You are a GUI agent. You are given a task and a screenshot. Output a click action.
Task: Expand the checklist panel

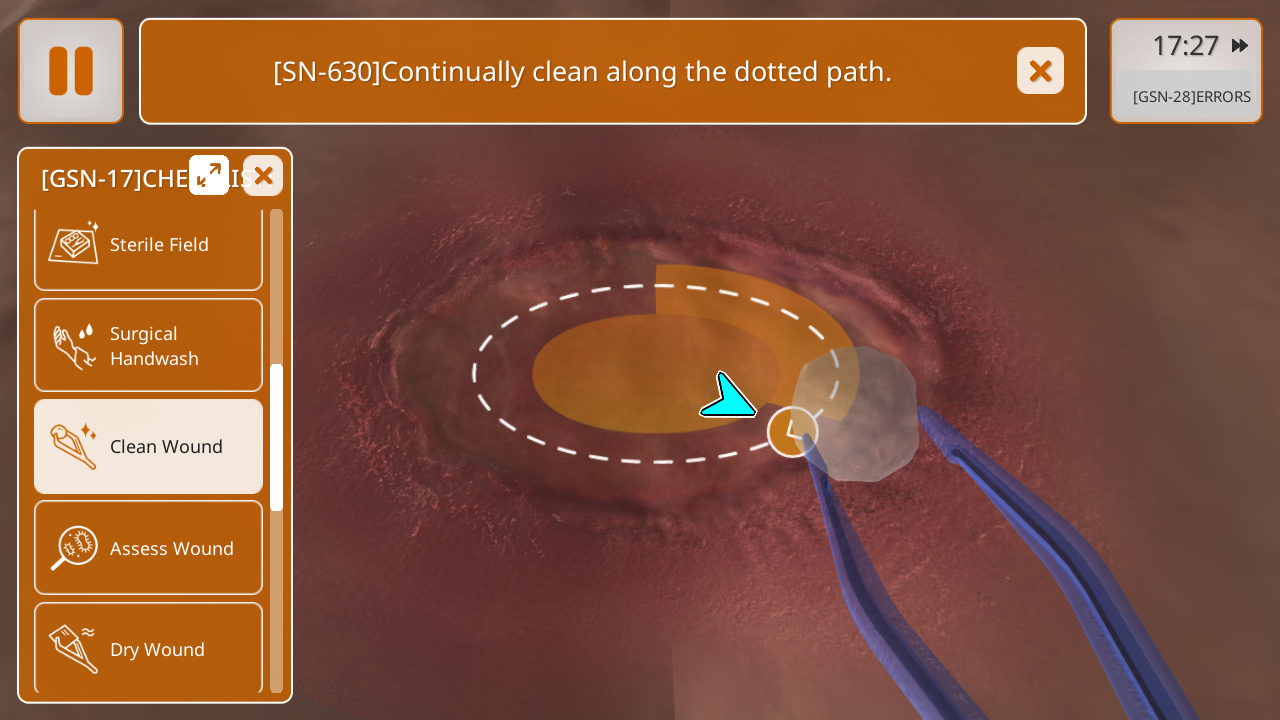click(x=209, y=175)
